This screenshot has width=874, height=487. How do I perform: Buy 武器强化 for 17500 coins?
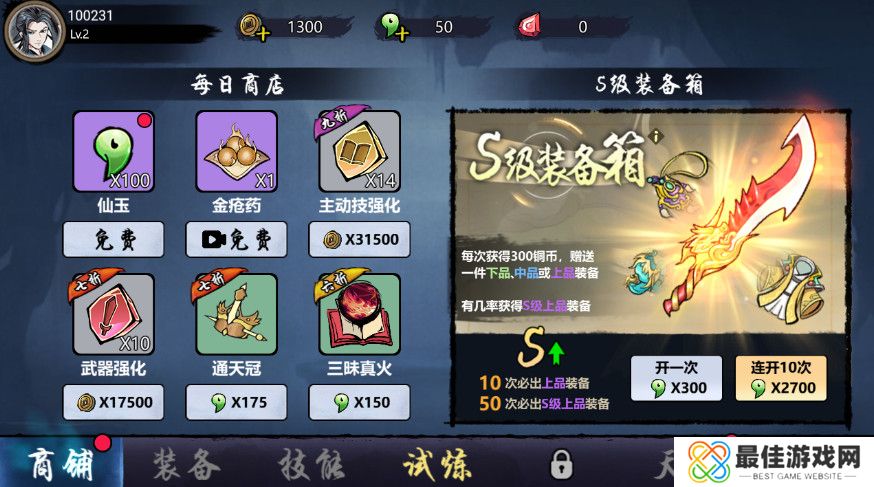click(x=113, y=402)
